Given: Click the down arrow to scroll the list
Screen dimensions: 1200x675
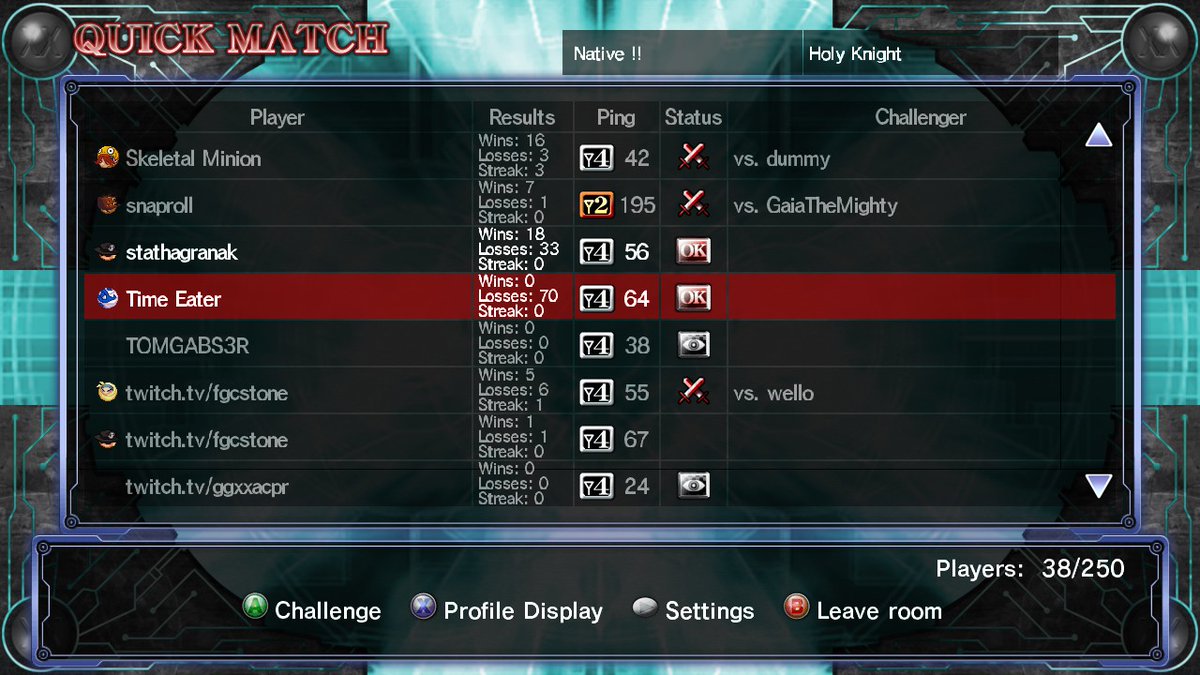Looking at the screenshot, I should click(x=1098, y=486).
